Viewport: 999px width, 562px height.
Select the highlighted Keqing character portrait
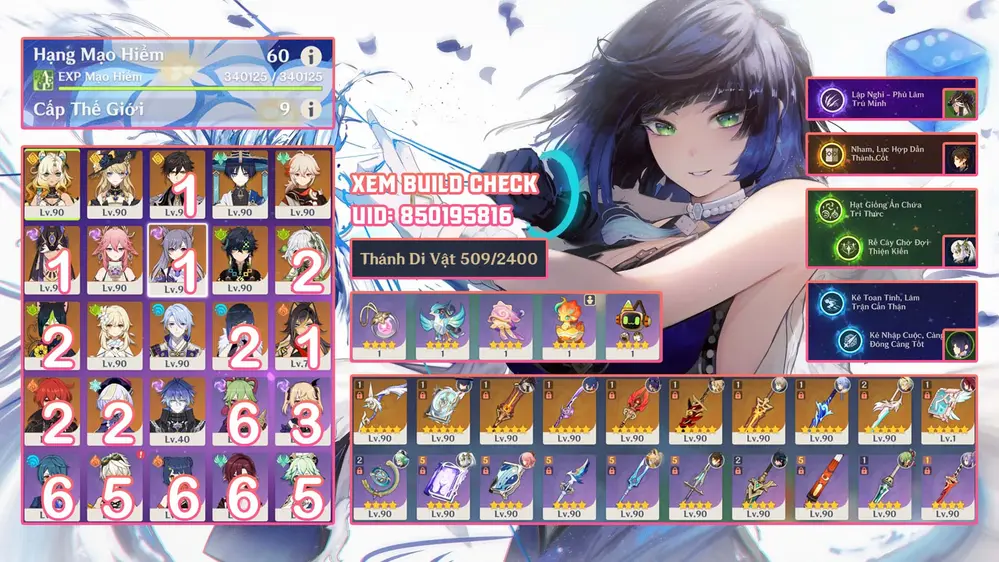tap(177, 257)
